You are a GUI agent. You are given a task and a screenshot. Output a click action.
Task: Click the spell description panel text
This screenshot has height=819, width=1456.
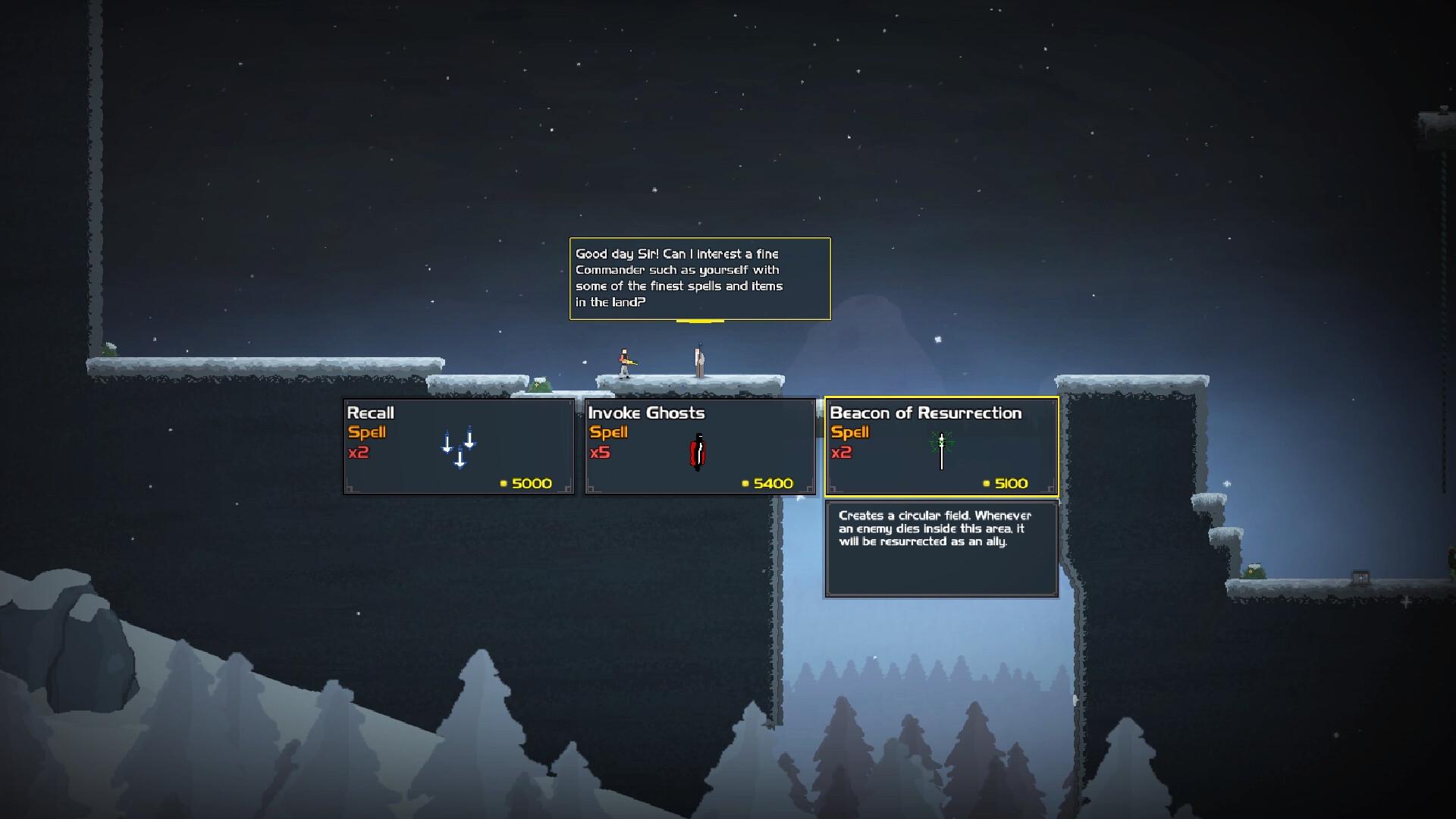pyautogui.click(x=937, y=529)
